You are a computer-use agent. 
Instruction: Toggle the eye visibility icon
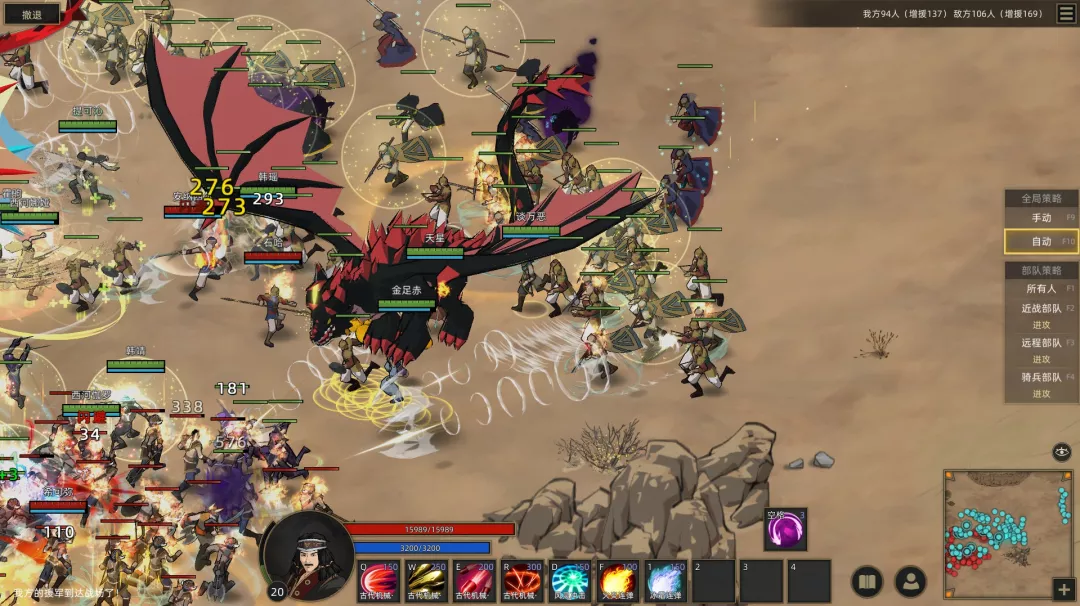[1061, 451]
